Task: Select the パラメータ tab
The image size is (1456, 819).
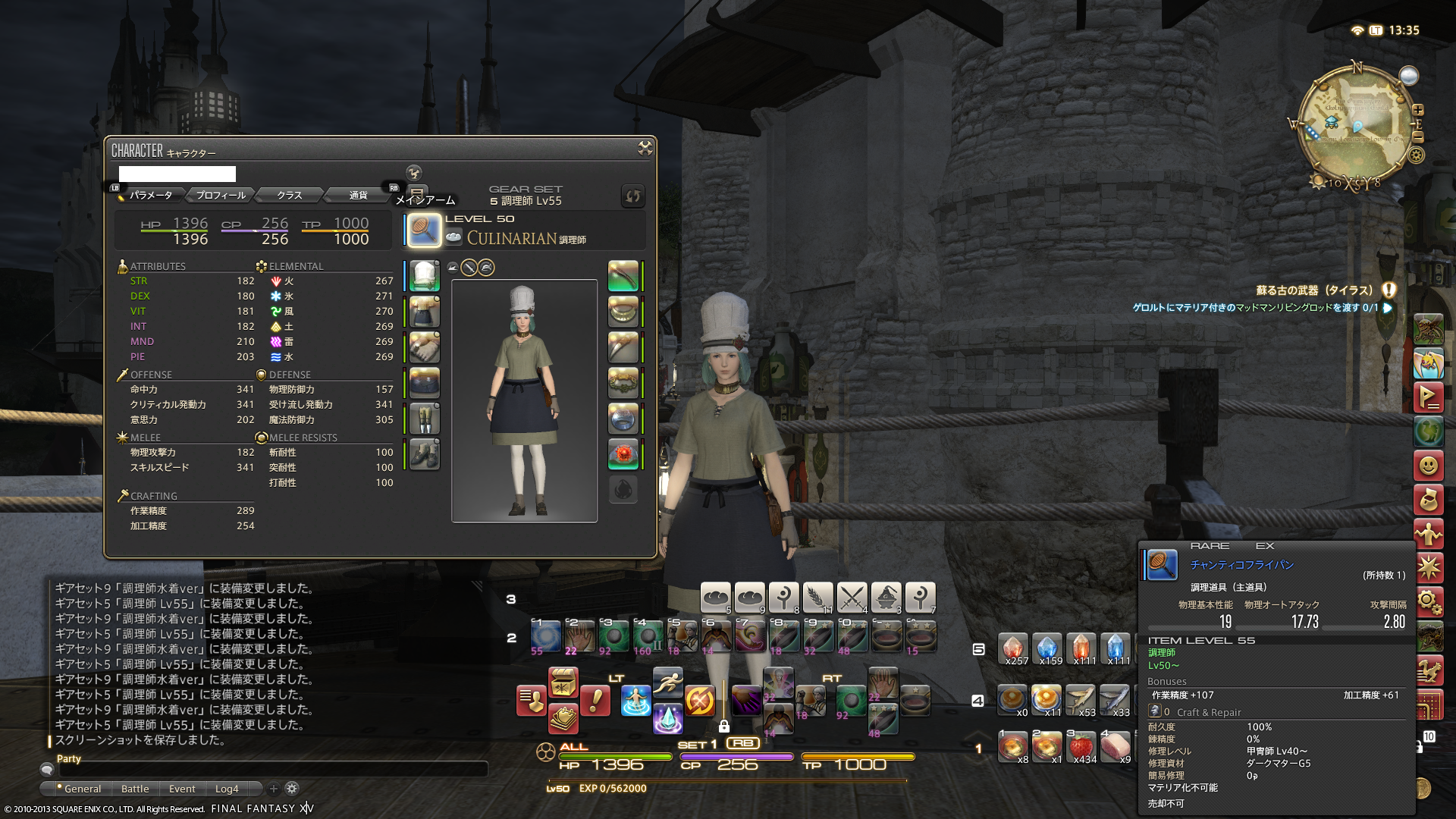Action: pos(151,195)
